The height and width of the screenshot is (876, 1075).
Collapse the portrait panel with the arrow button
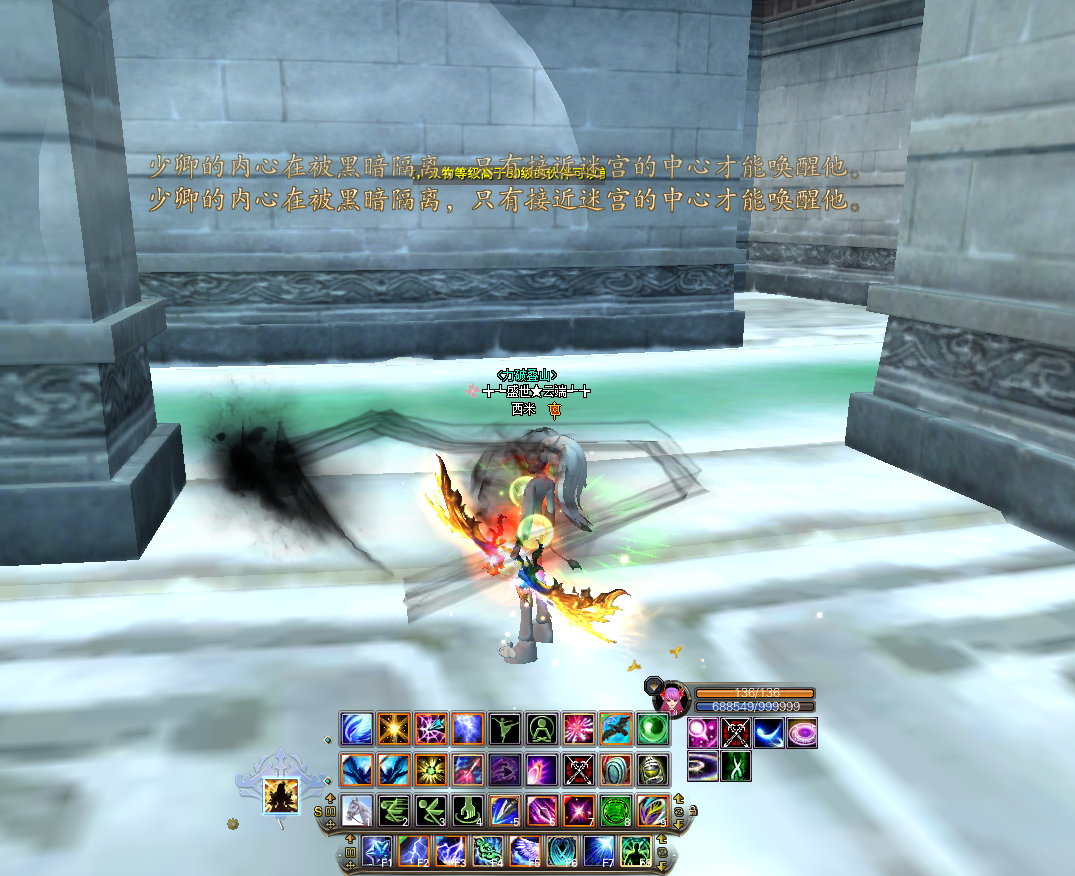653,685
